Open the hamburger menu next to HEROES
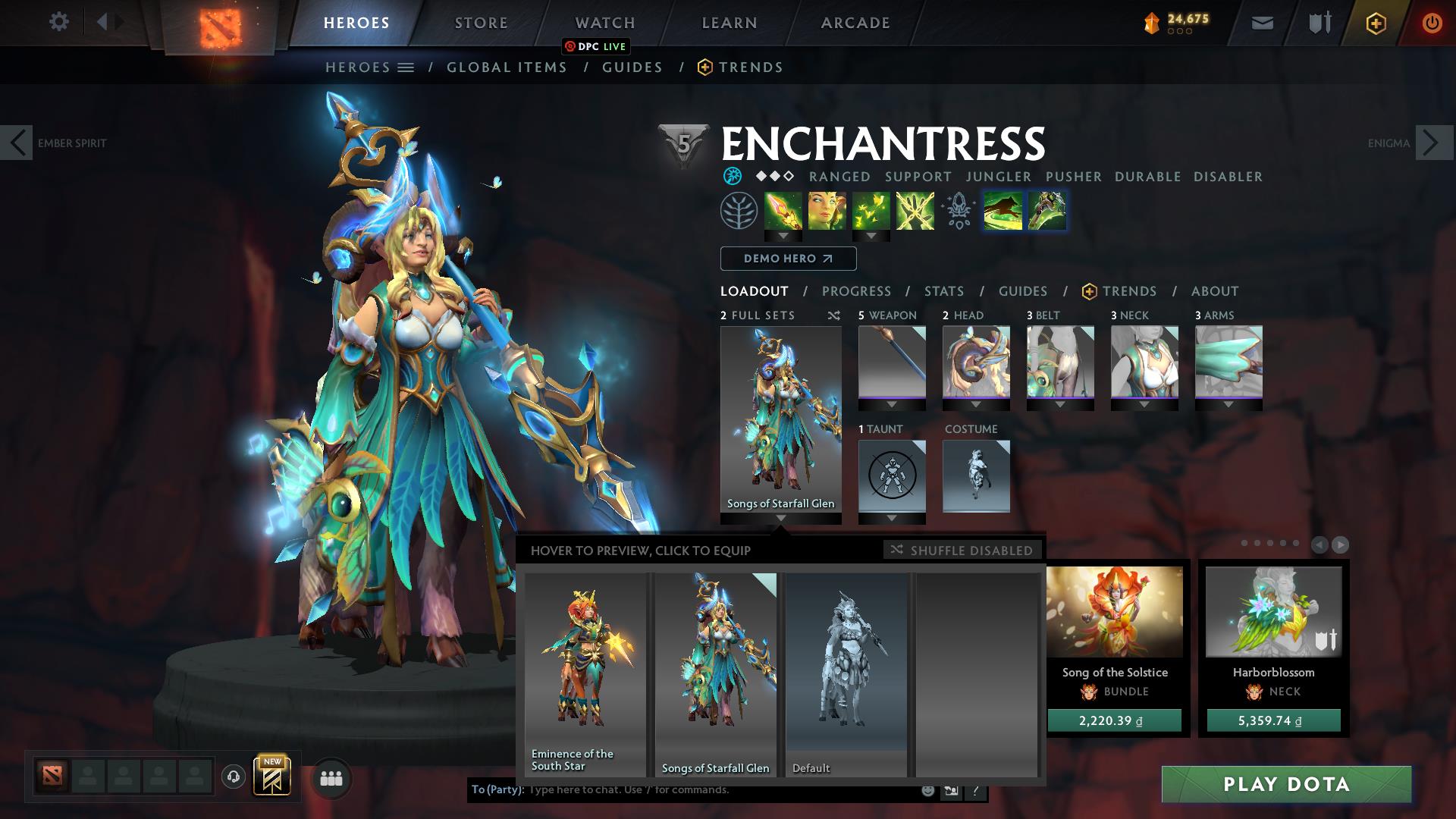 (407, 67)
